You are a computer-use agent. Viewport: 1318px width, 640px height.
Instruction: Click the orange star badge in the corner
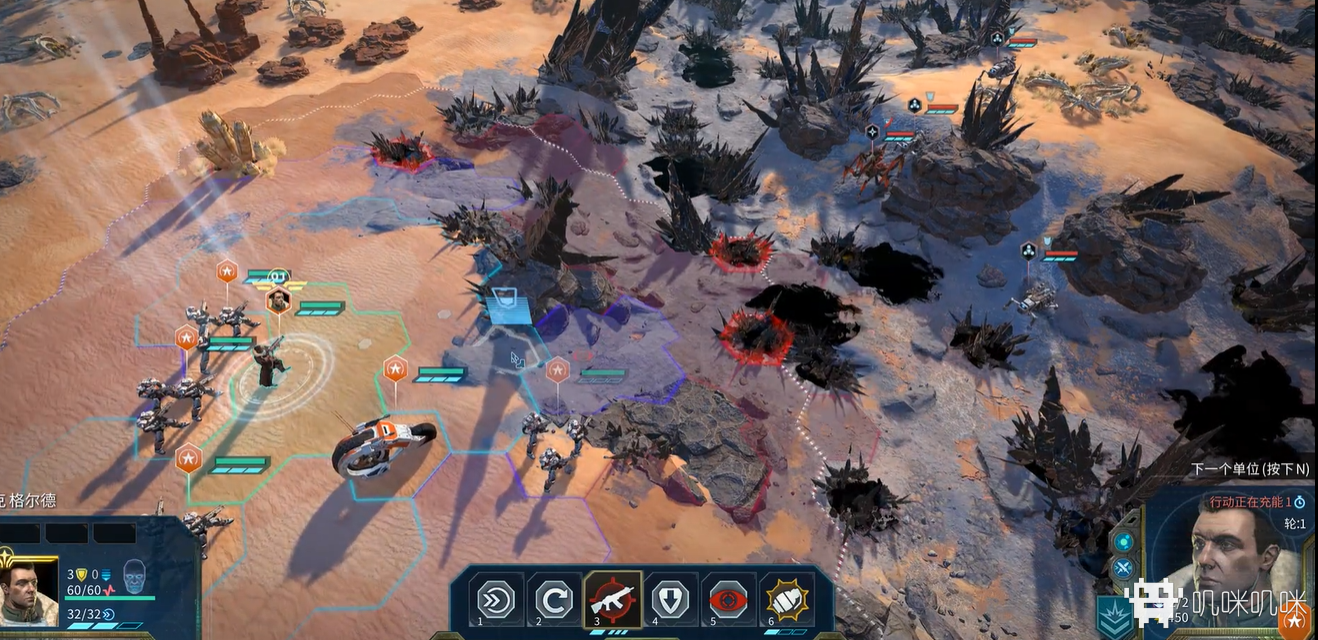(x=1297, y=621)
